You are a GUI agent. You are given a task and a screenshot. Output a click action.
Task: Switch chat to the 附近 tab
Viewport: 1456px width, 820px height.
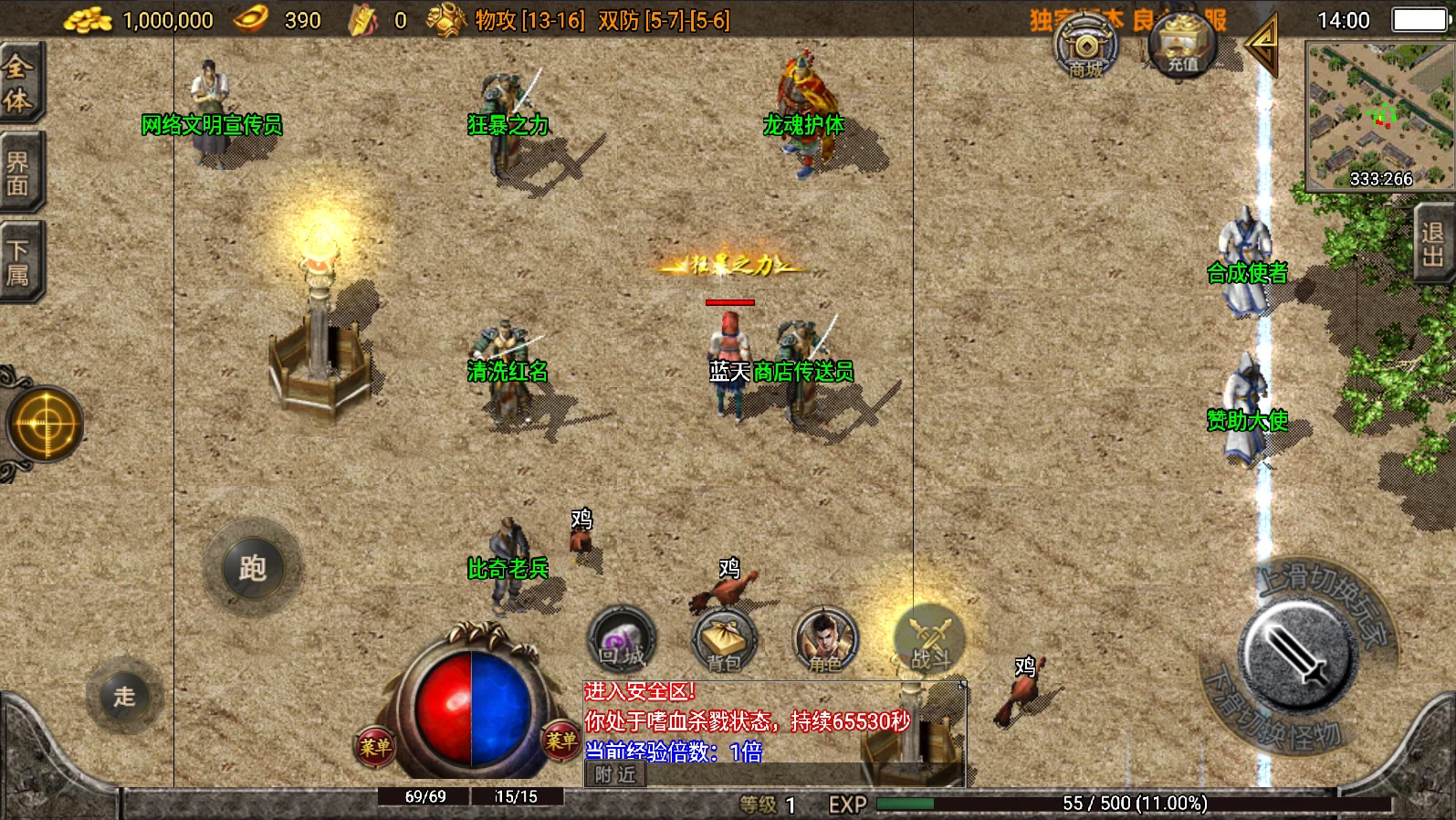615,775
